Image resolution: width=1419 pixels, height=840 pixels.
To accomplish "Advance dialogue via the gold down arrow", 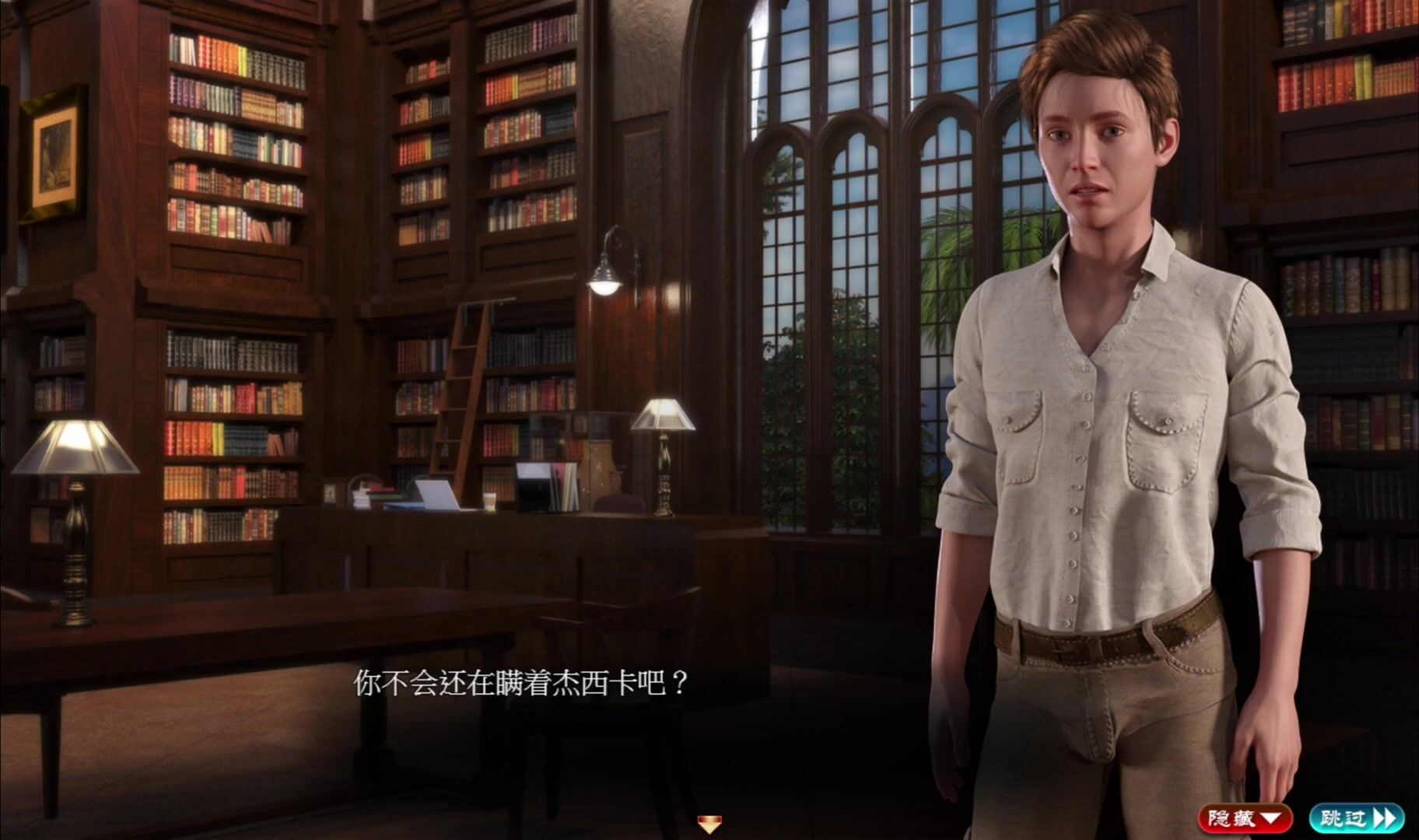I will tap(709, 824).
